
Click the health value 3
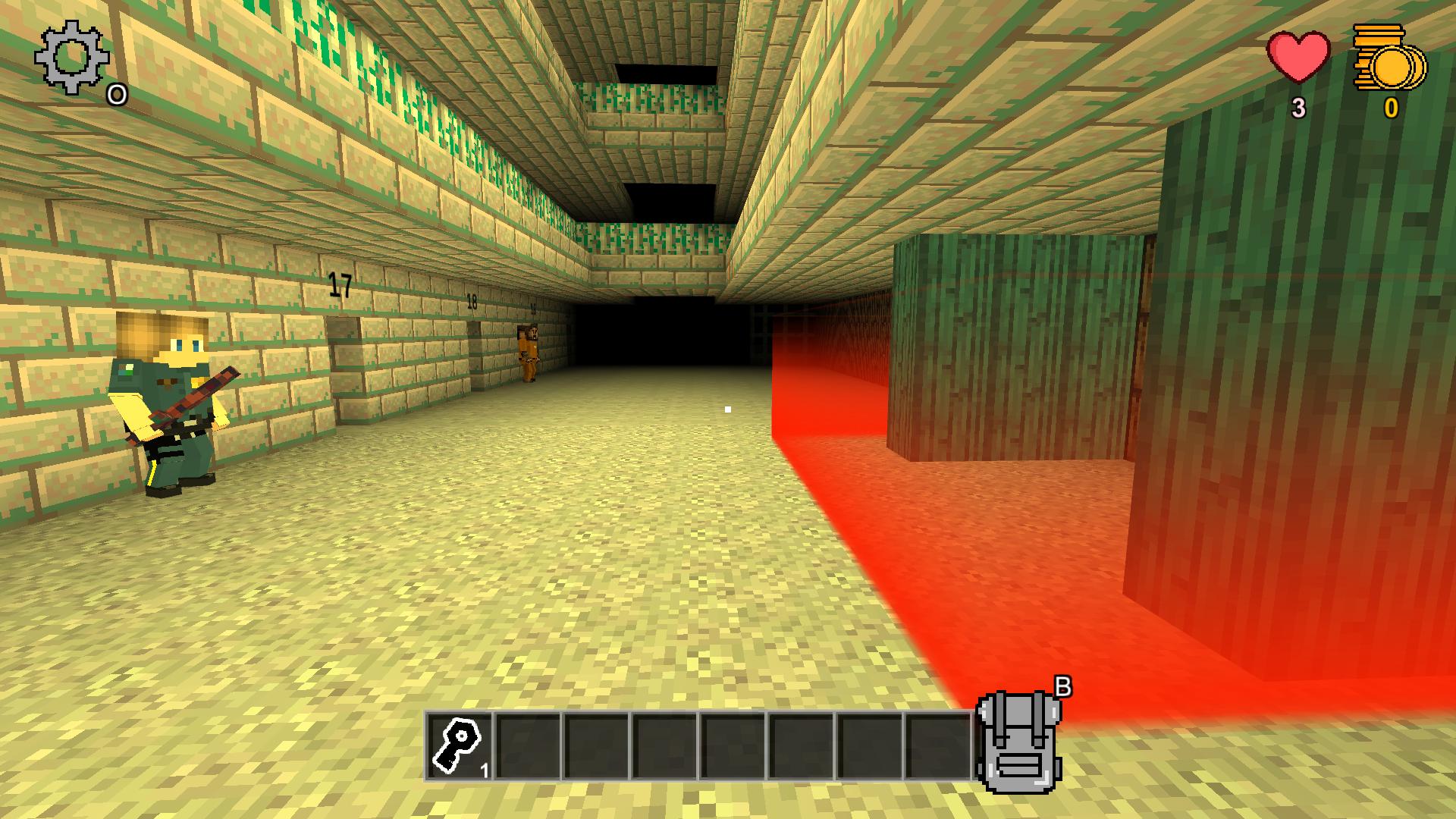click(1298, 107)
